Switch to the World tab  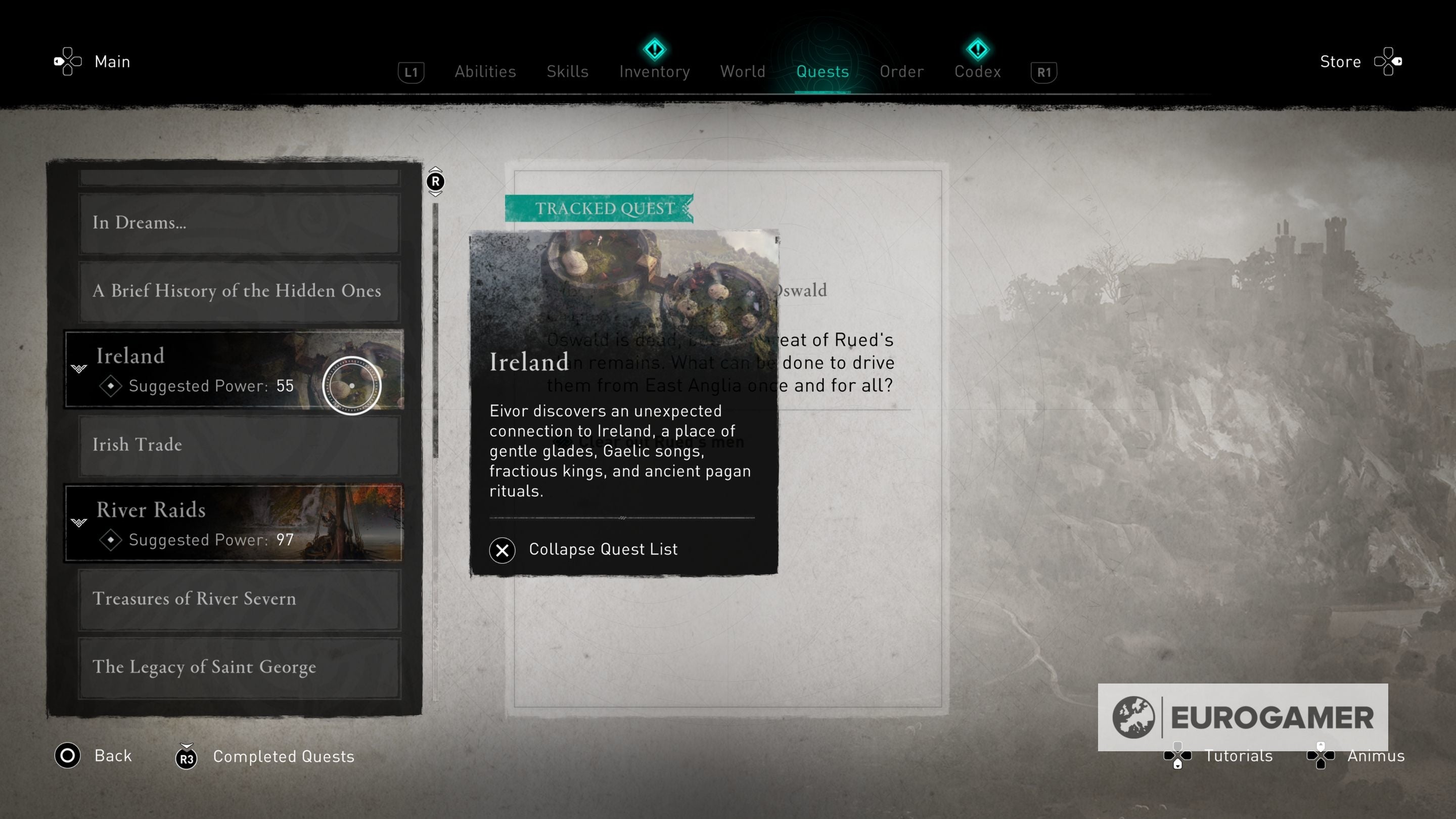[742, 71]
